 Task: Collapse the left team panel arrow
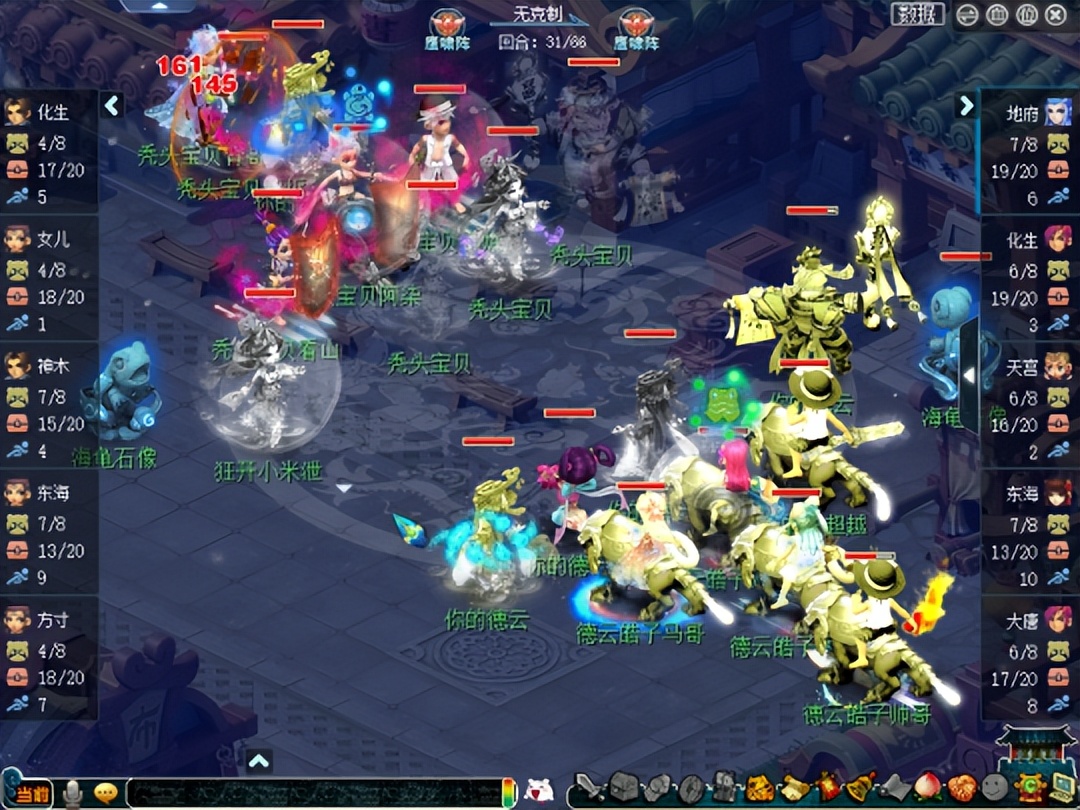(112, 105)
